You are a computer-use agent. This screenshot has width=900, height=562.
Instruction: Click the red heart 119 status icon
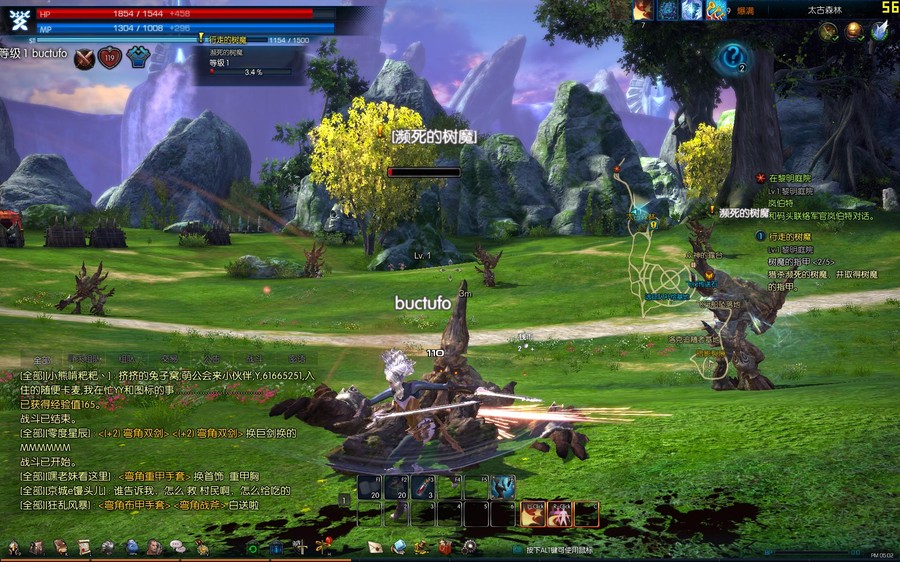(110, 58)
